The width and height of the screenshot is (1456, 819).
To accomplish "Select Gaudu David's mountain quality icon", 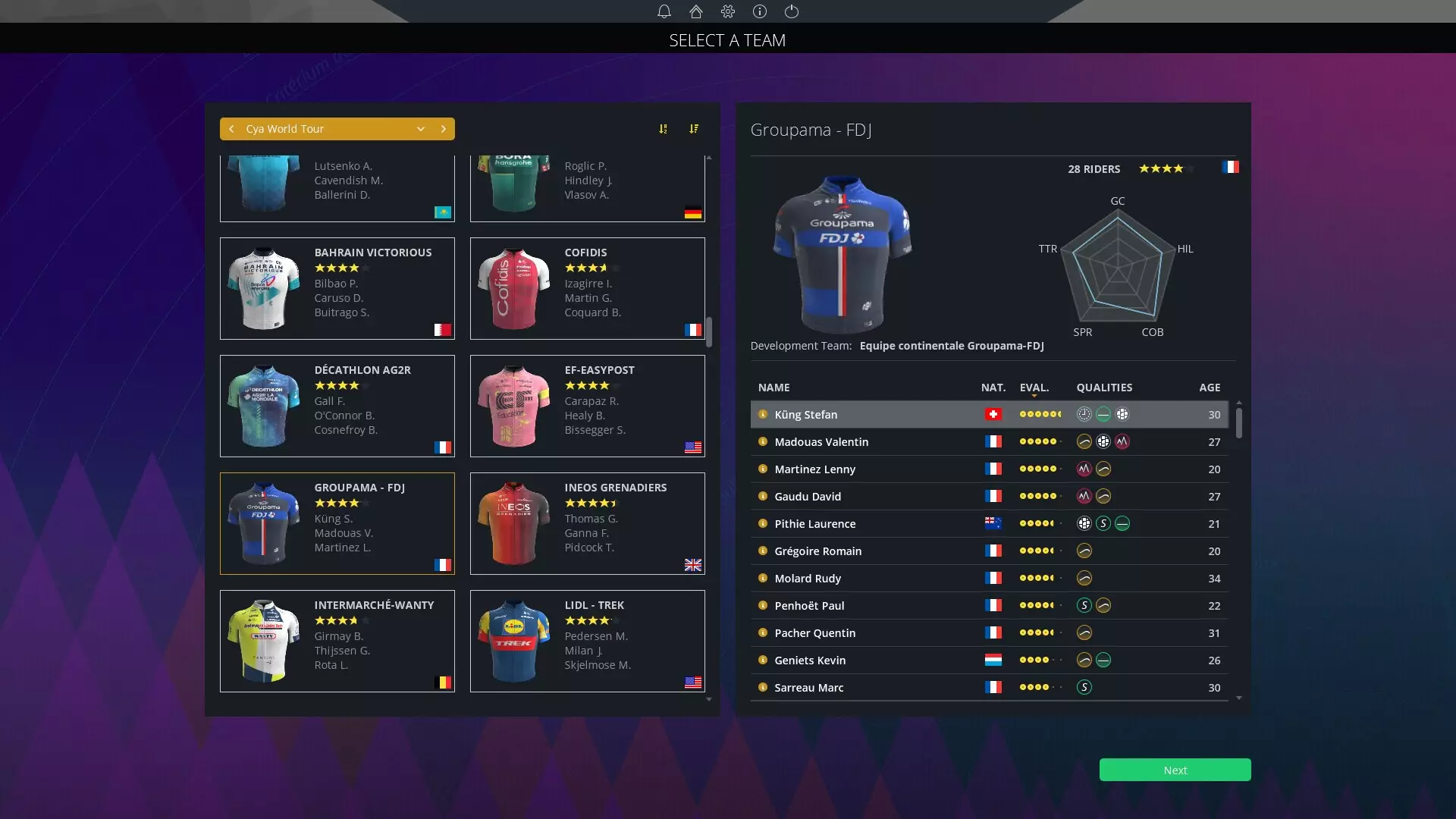I will pos(1084,497).
